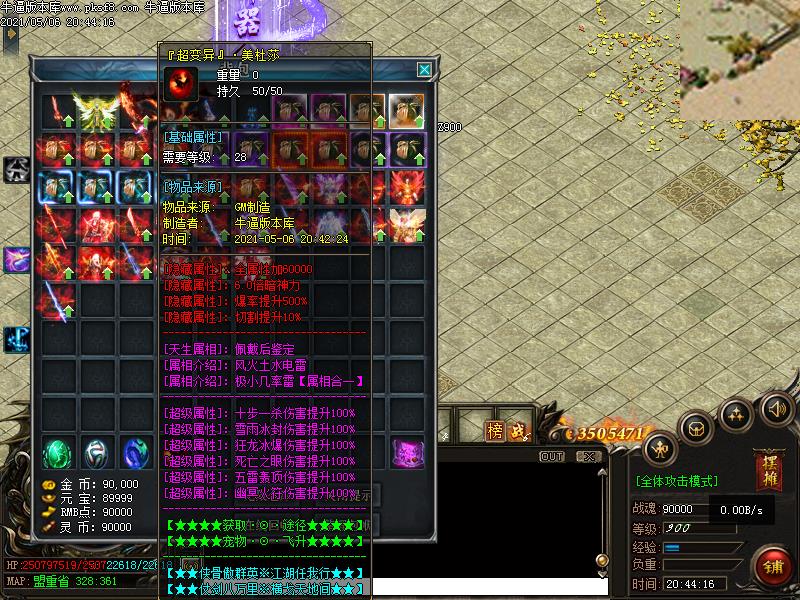Click the red 铺 shop button
800x600 pixels.
pos(772,566)
